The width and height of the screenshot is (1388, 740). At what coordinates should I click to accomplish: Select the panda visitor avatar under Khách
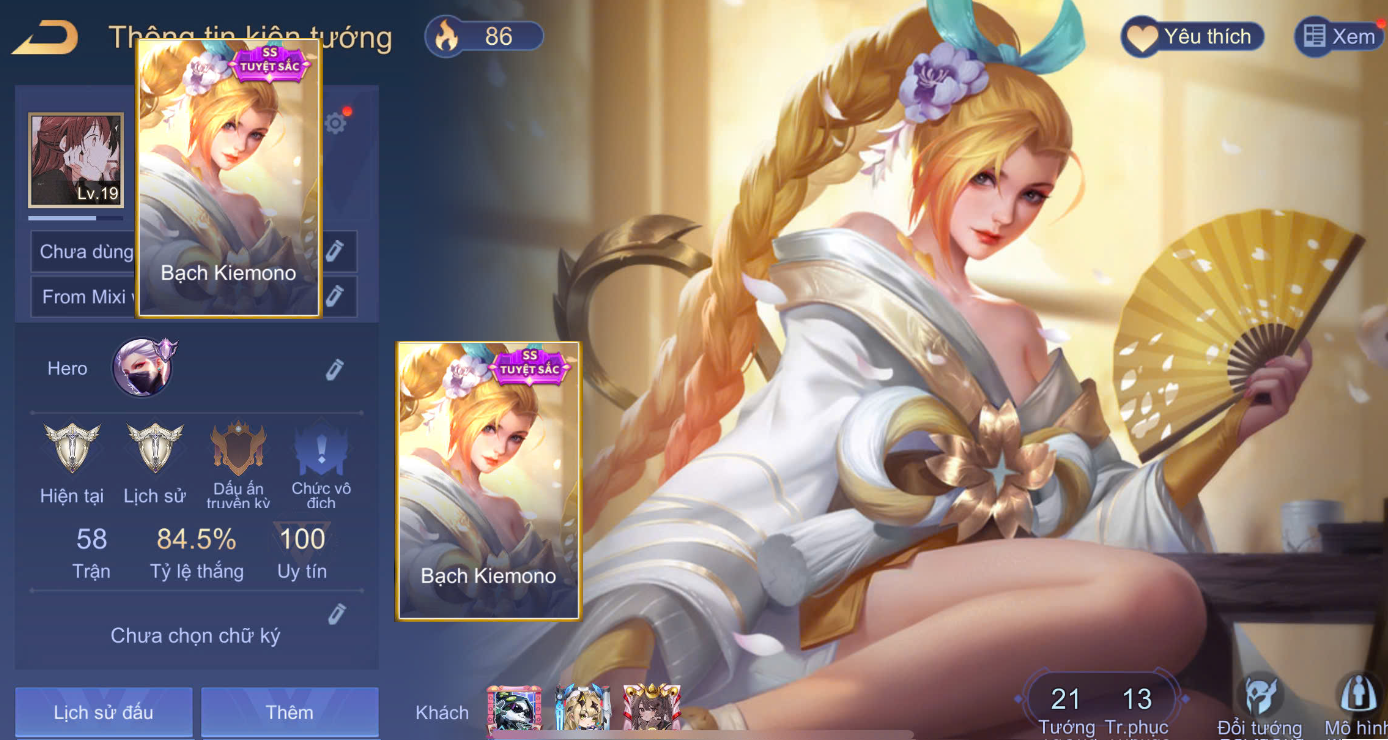(x=514, y=709)
